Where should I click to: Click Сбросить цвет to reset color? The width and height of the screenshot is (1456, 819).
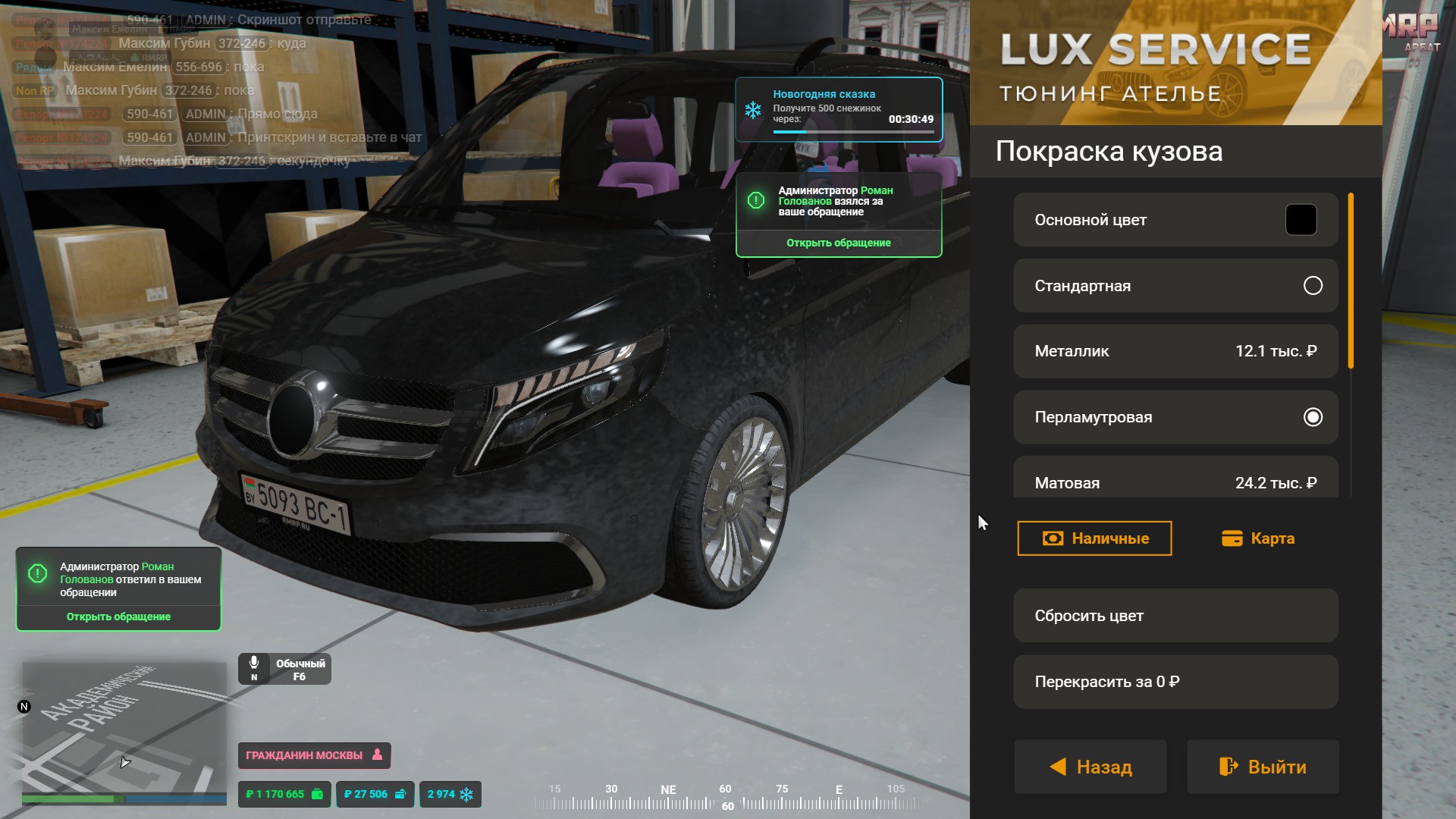click(x=1175, y=616)
